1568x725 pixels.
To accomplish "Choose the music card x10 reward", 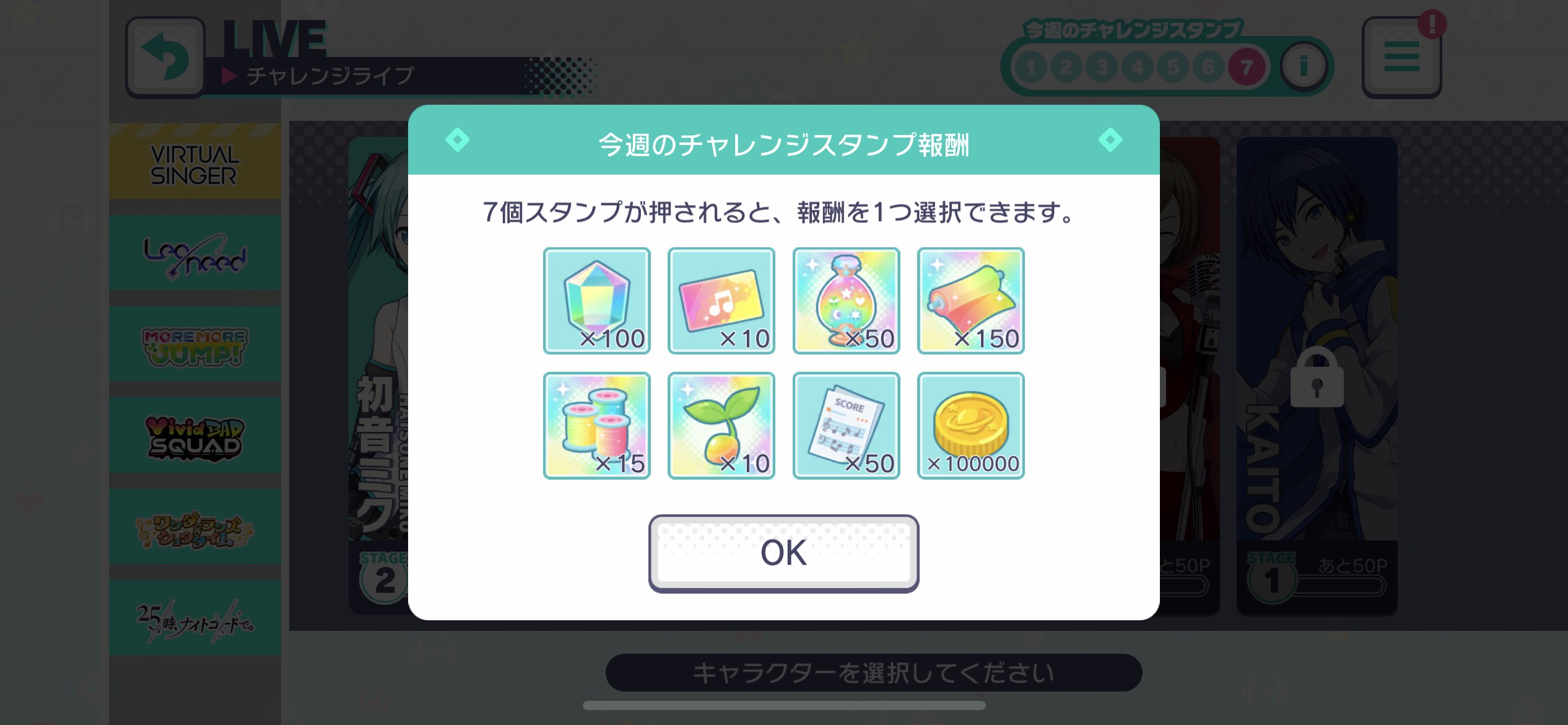I will (721, 301).
